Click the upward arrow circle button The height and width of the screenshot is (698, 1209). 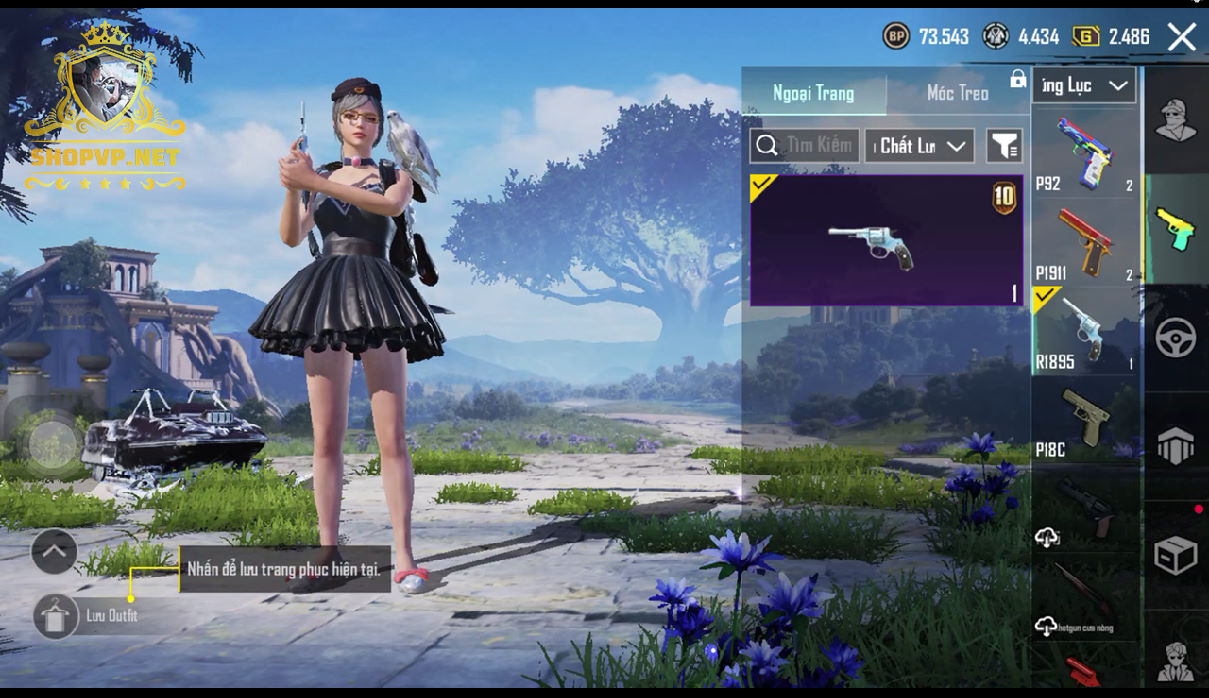54,551
